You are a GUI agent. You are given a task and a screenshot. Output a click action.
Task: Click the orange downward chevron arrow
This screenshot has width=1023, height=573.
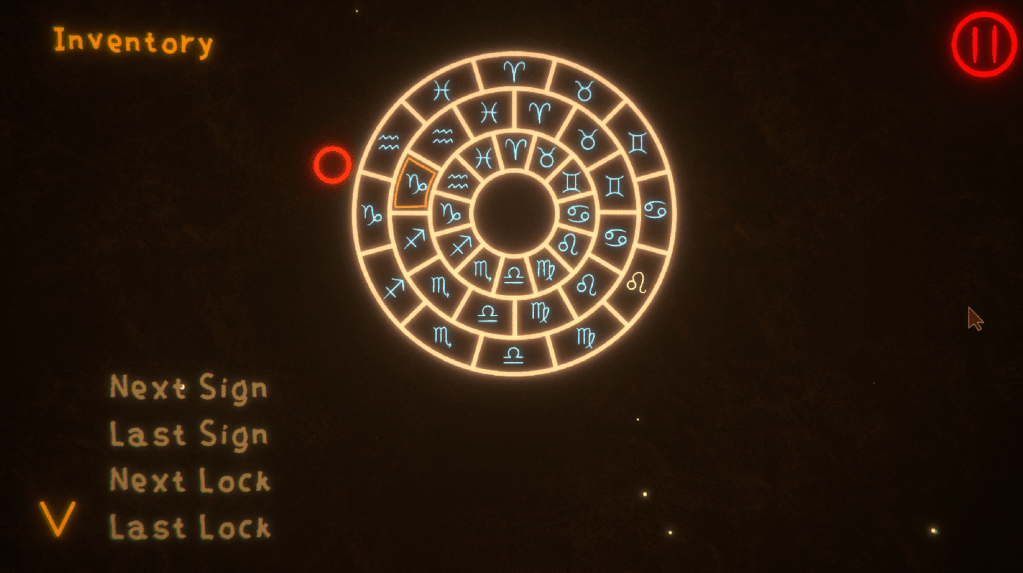tap(57, 519)
